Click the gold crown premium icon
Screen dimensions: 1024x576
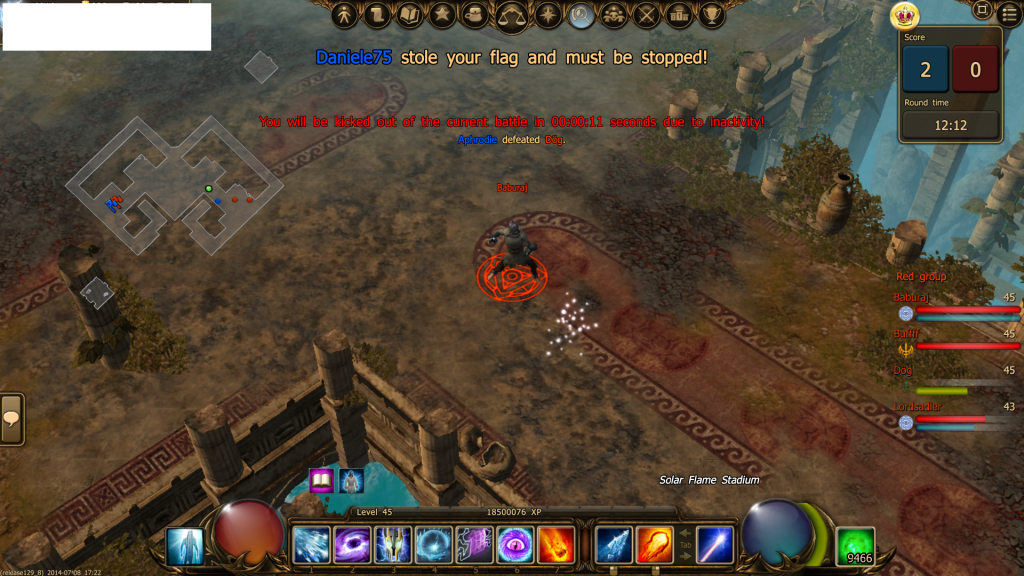pos(904,15)
